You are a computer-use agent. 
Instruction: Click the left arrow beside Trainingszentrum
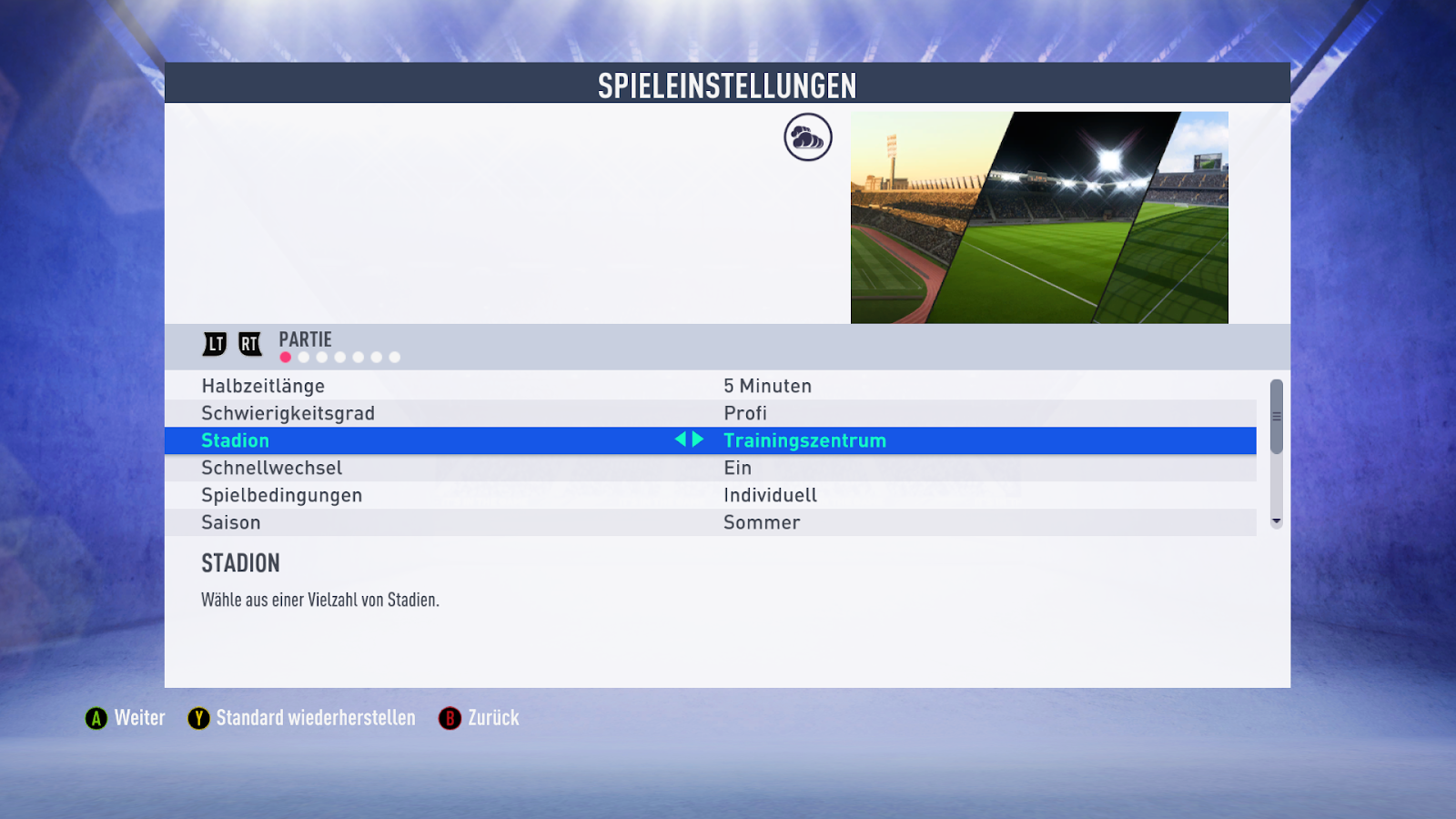click(x=682, y=440)
